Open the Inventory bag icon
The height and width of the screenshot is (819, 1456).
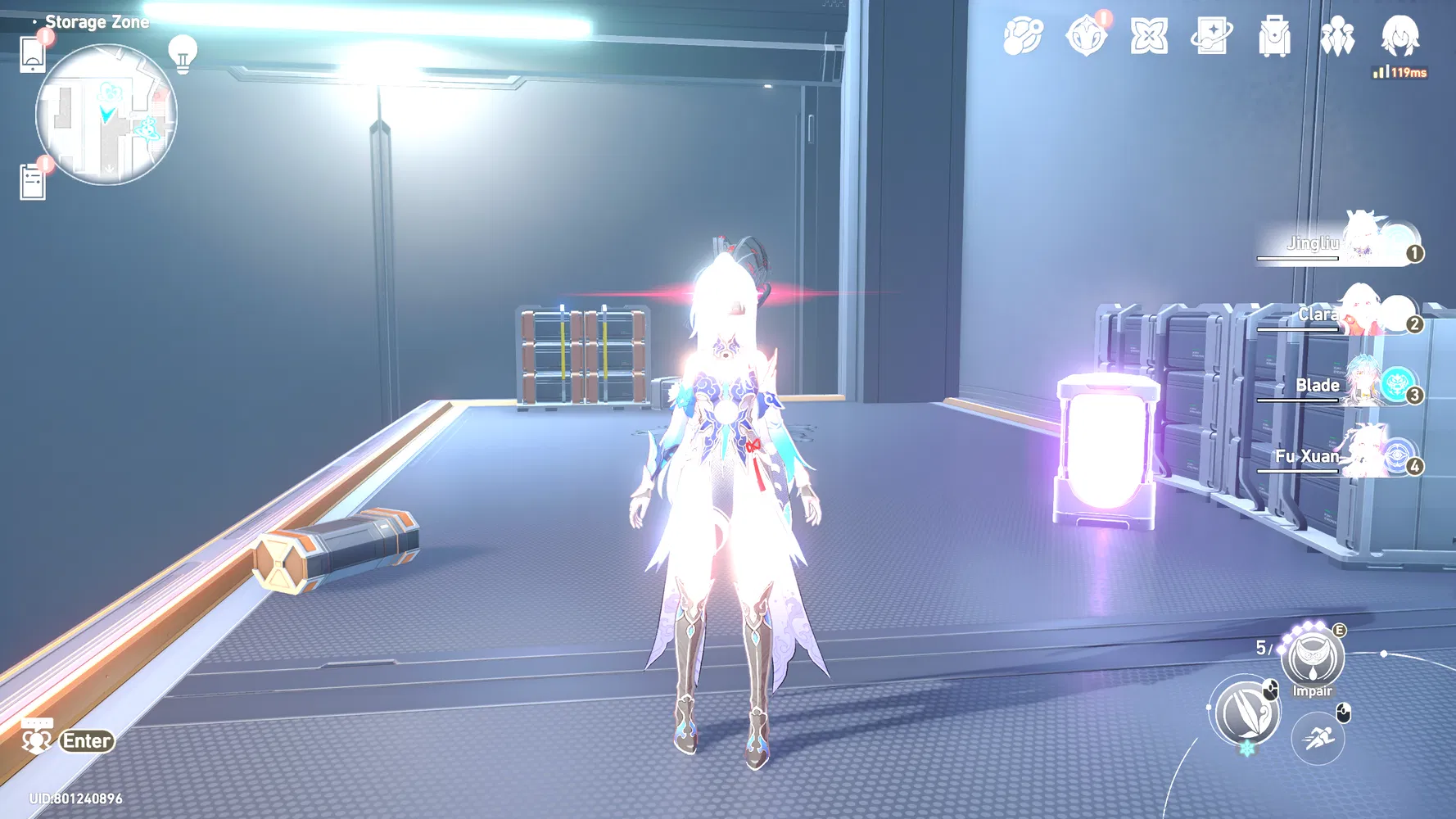[1276, 37]
